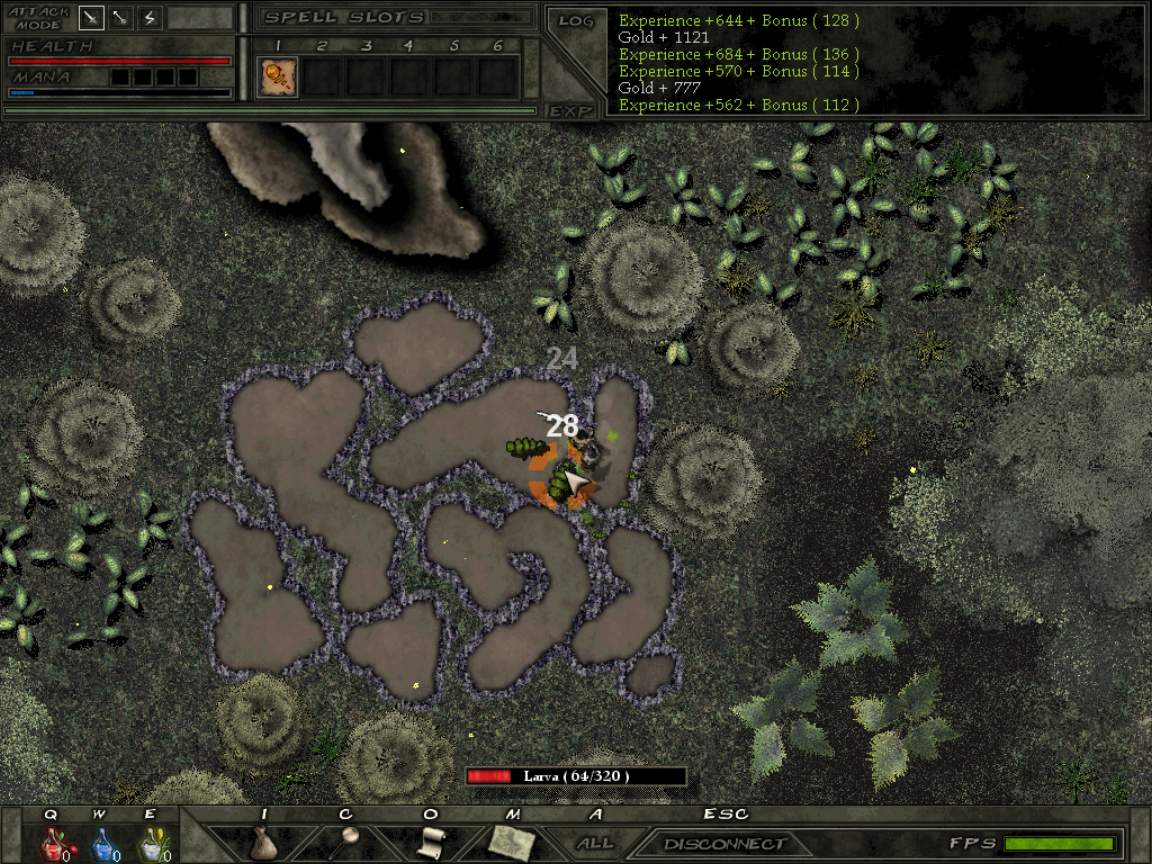Select the sword melee attack mode
Image resolution: width=1152 pixels, height=864 pixels.
[x=92, y=17]
